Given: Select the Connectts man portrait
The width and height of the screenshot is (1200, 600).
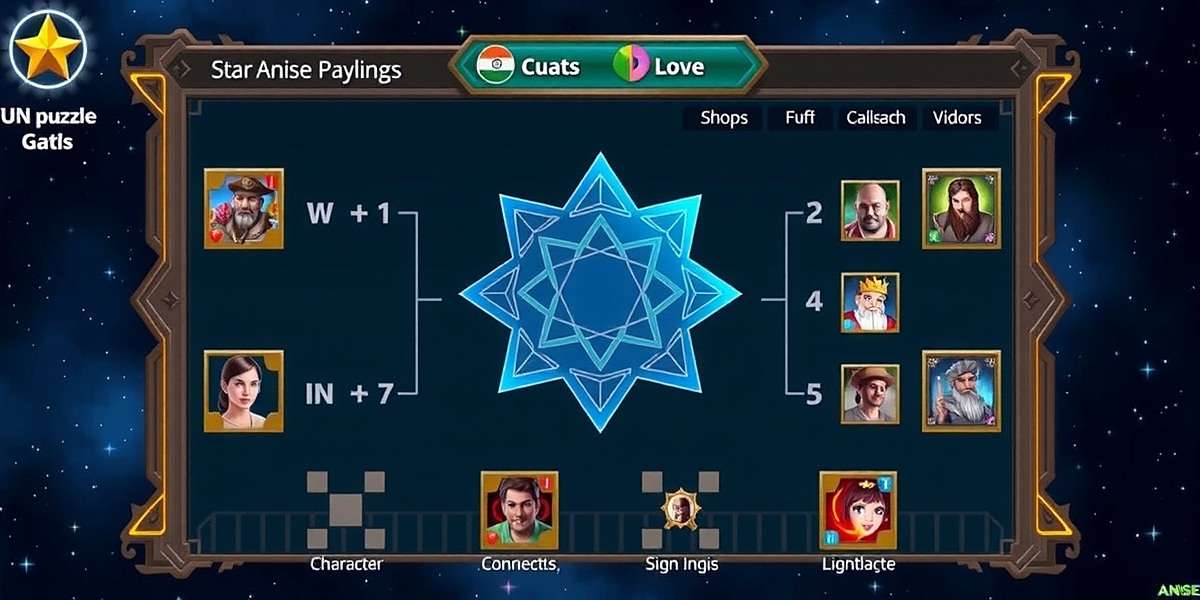Looking at the screenshot, I should pyautogui.click(x=519, y=510).
